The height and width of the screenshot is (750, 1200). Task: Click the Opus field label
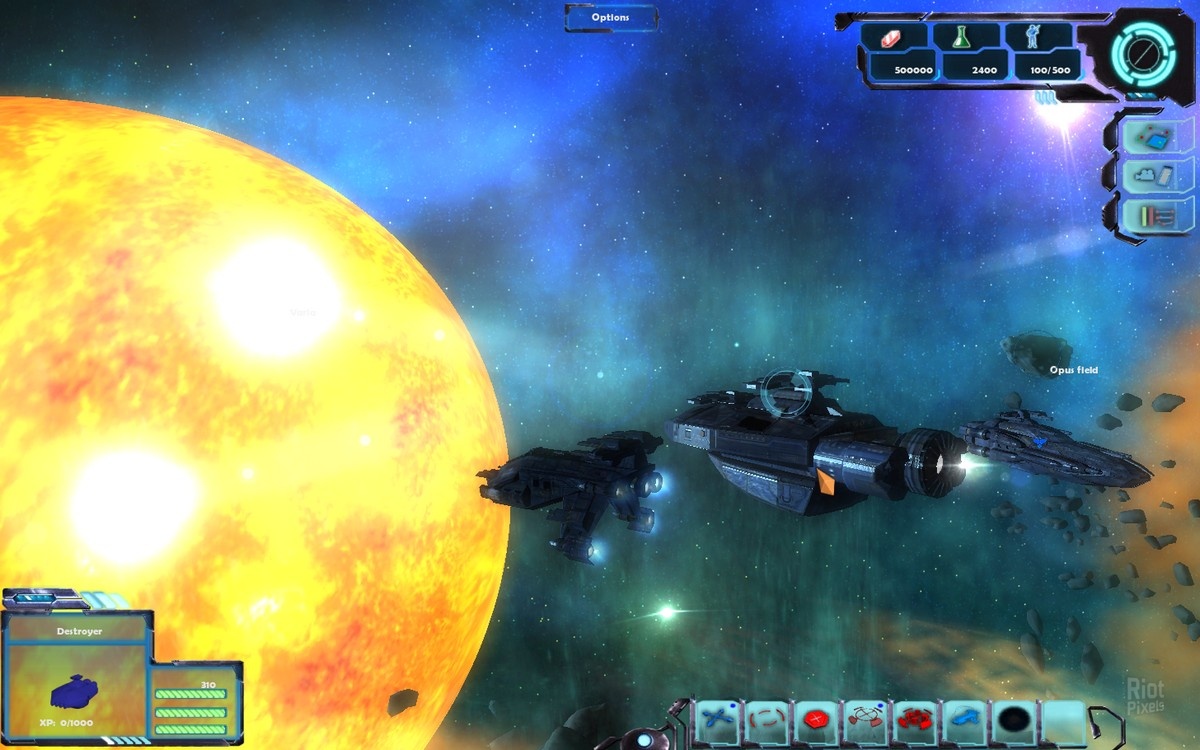click(x=1073, y=370)
